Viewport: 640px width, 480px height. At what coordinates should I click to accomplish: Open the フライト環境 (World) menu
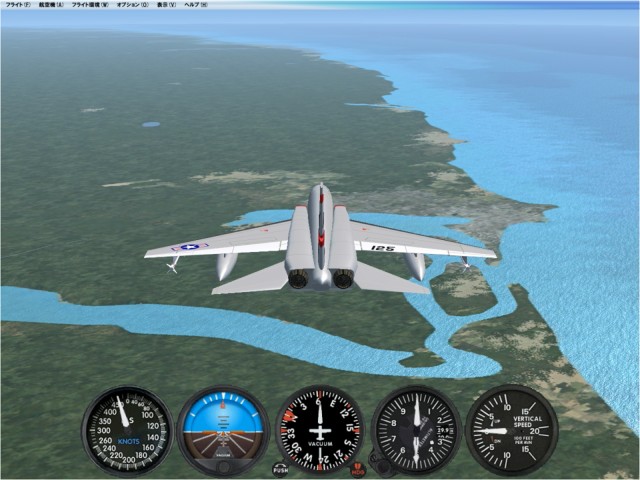click(x=90, y=5)
